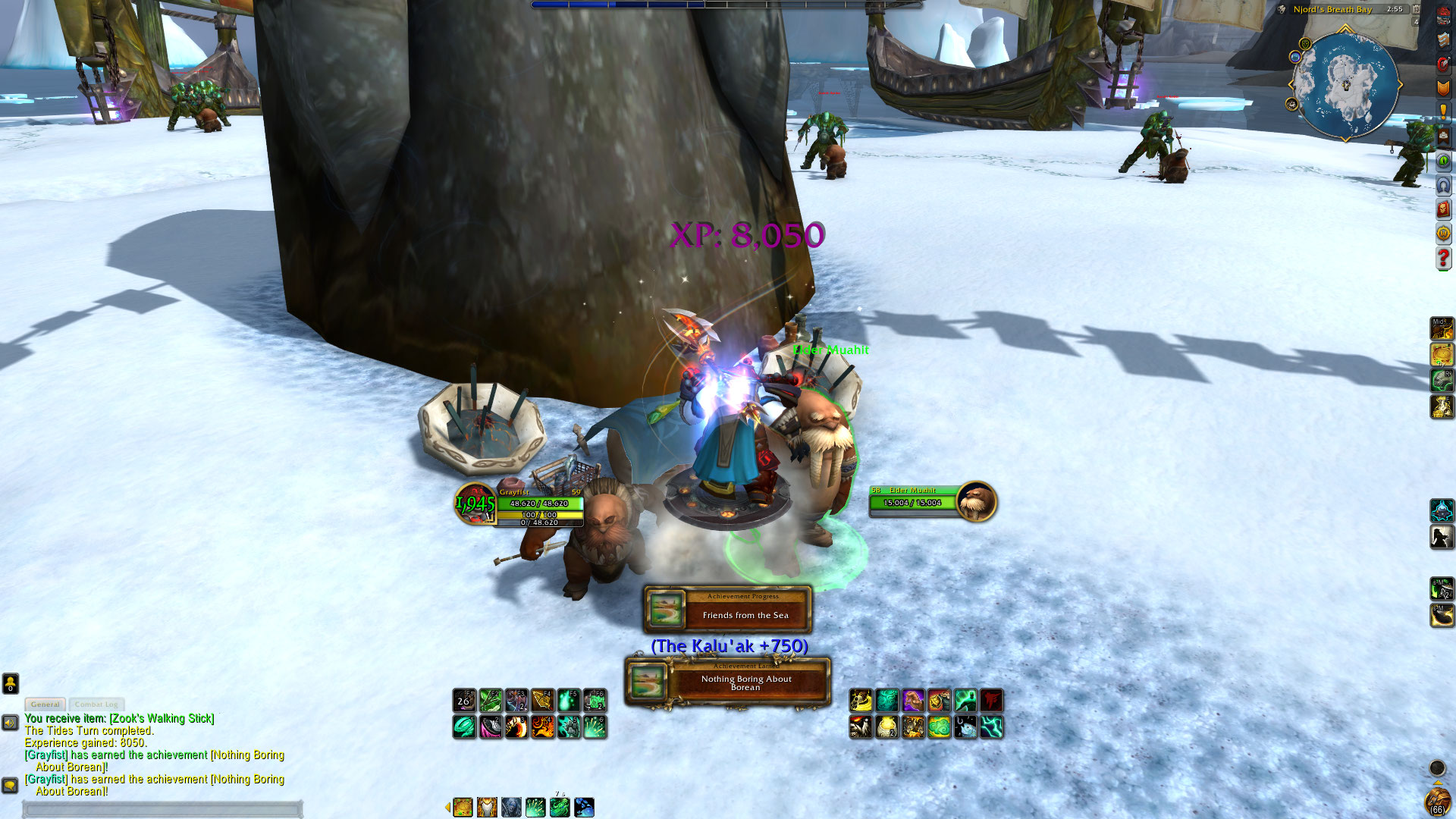Select Grayfist's player portrait frame
Image resolution: width=1456 pixels, height=819 pixels.
[x=475, y=503]
